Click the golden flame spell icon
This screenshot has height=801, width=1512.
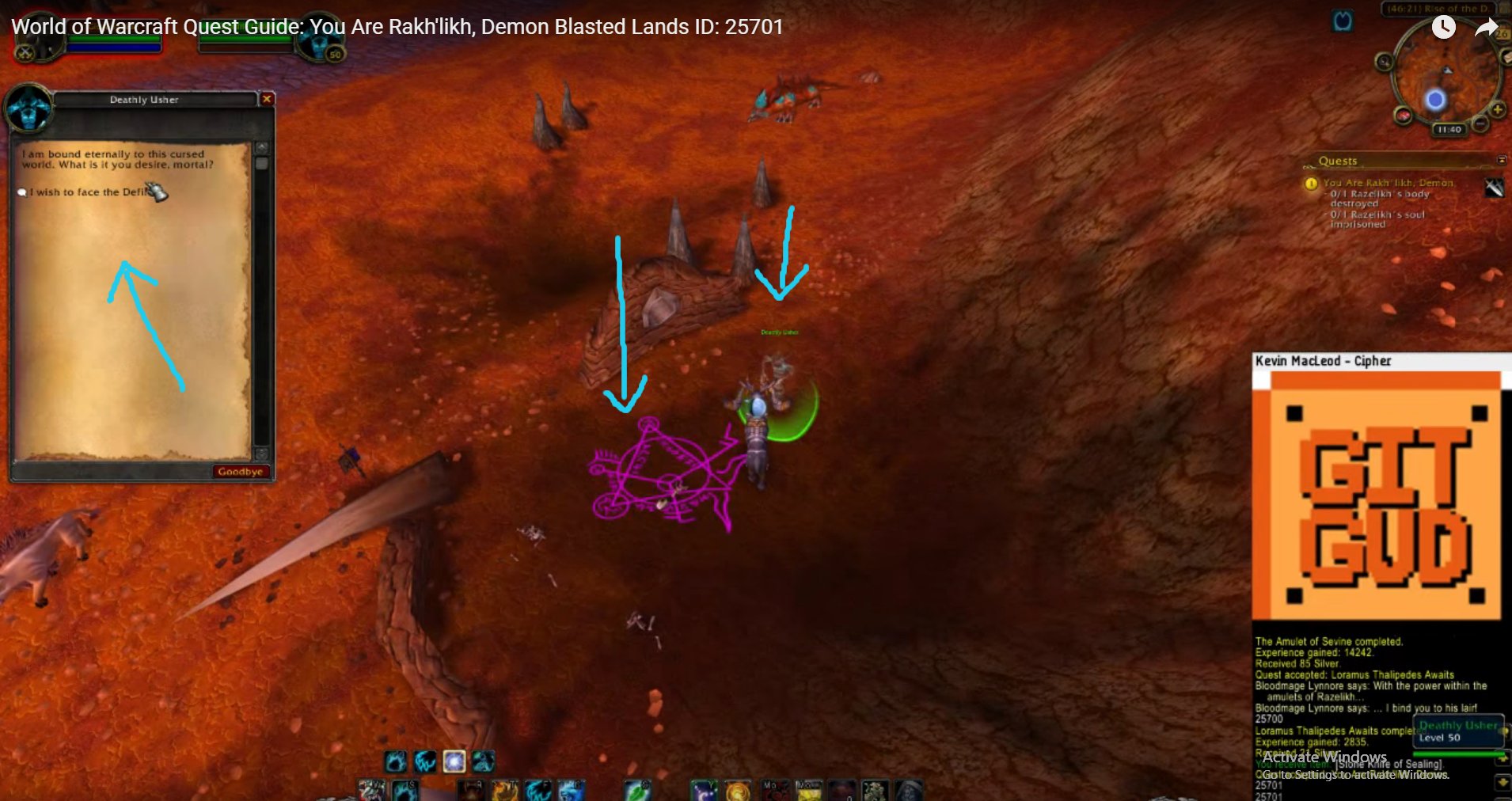739,793
